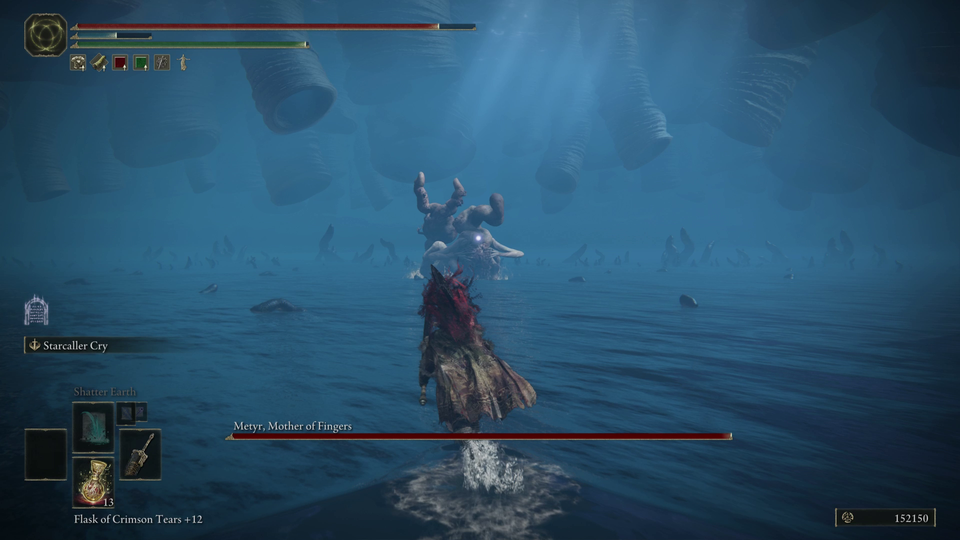Click the golden figure status icon

click(183, 63)
